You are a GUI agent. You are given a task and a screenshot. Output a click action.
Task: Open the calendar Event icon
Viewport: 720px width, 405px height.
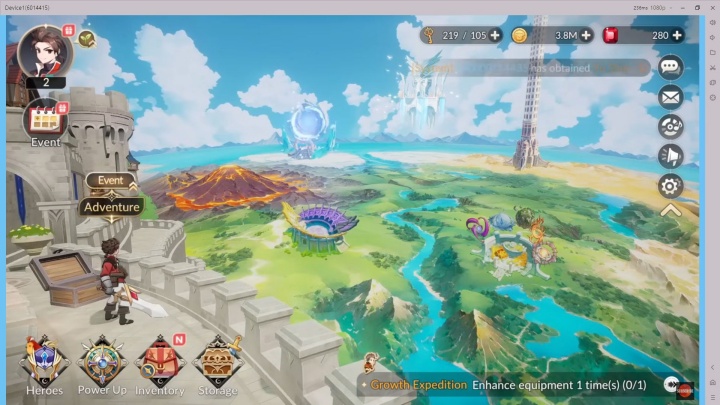45,122
